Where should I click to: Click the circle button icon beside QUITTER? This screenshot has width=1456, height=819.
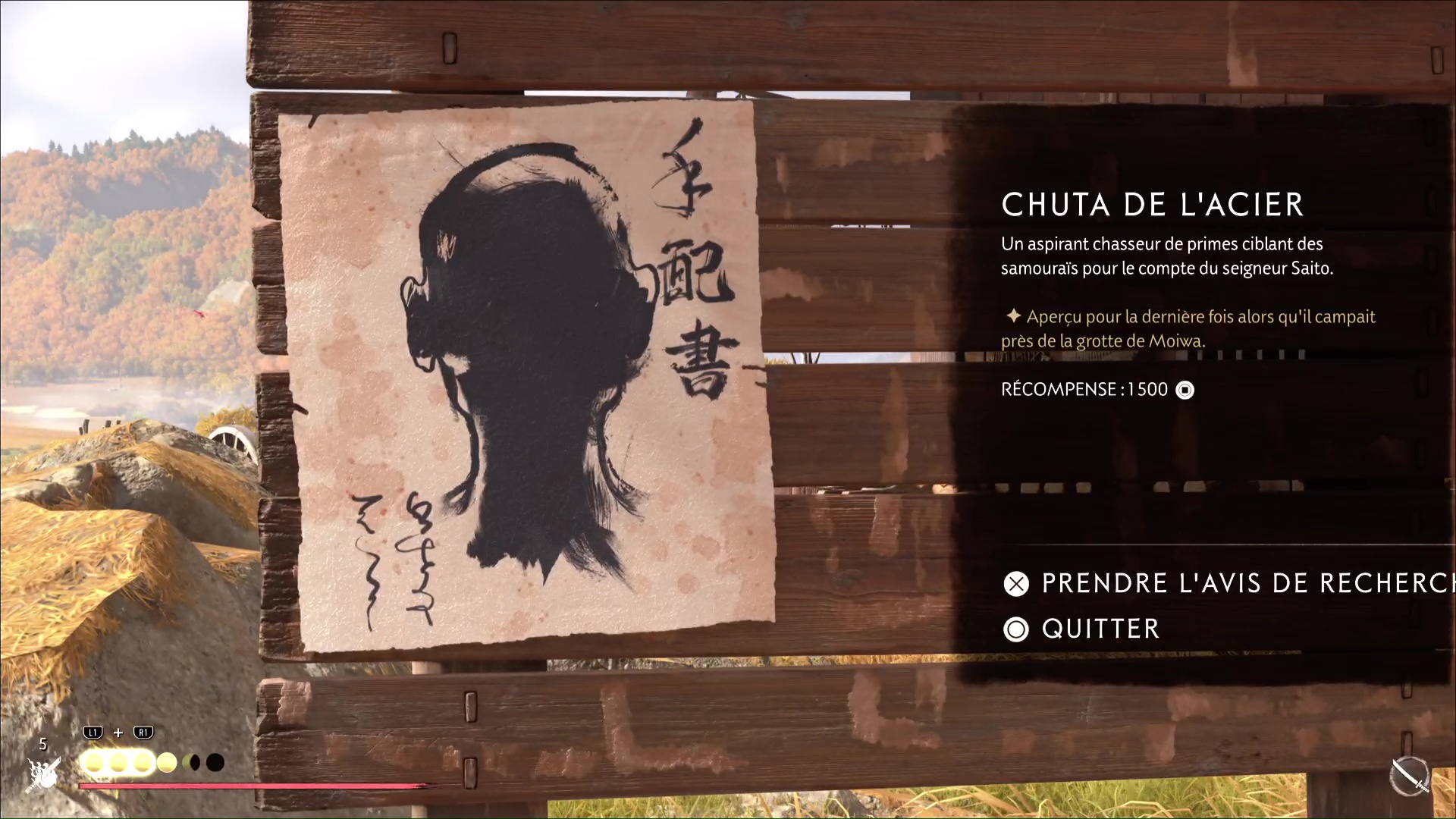click(1016, 629)
